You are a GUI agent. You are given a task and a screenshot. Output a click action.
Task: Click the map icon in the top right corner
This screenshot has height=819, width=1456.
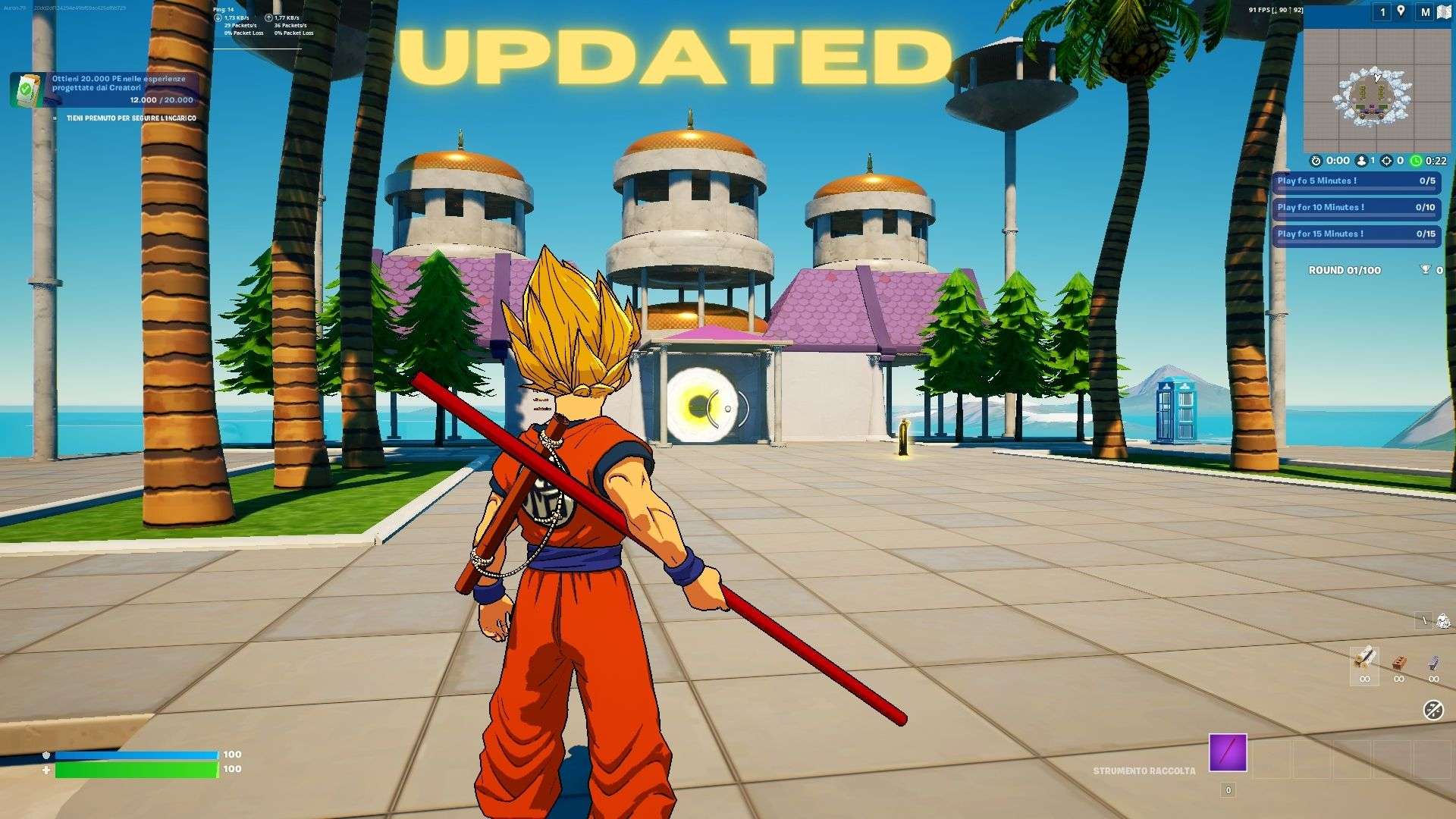[1443, 12]
